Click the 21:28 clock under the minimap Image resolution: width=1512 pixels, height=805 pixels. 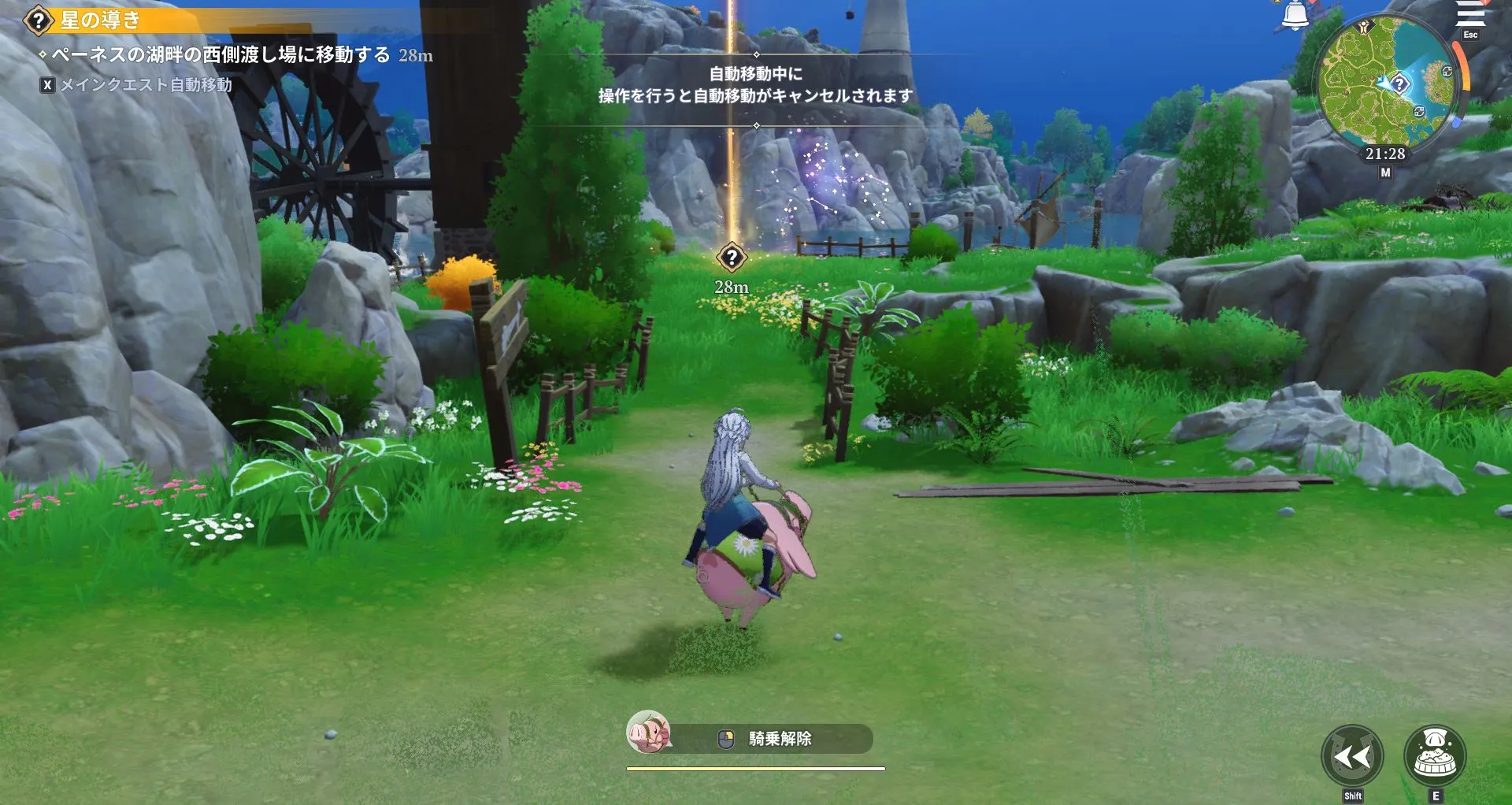tap(1385, 154)
